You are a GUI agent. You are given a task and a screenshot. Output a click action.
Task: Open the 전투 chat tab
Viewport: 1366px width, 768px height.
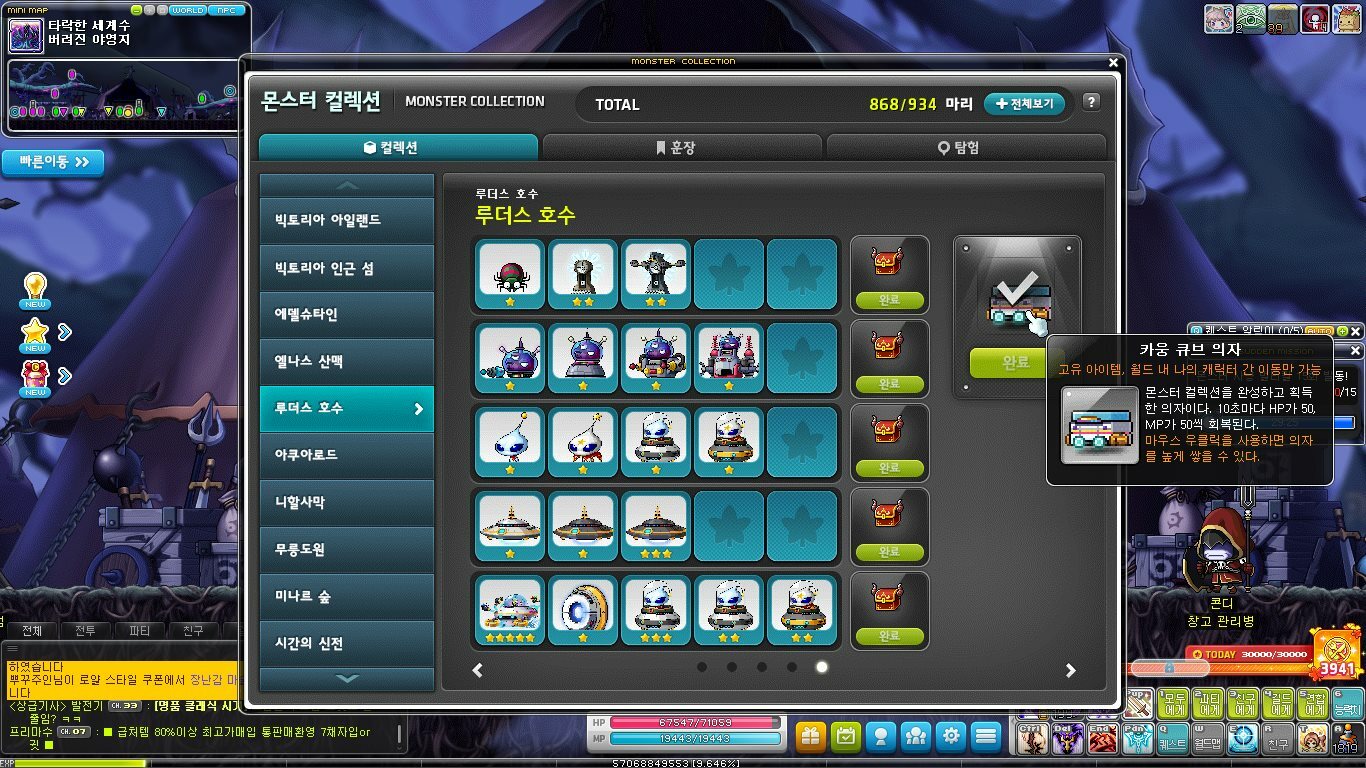pyautogui.click(x=86, y=631)
